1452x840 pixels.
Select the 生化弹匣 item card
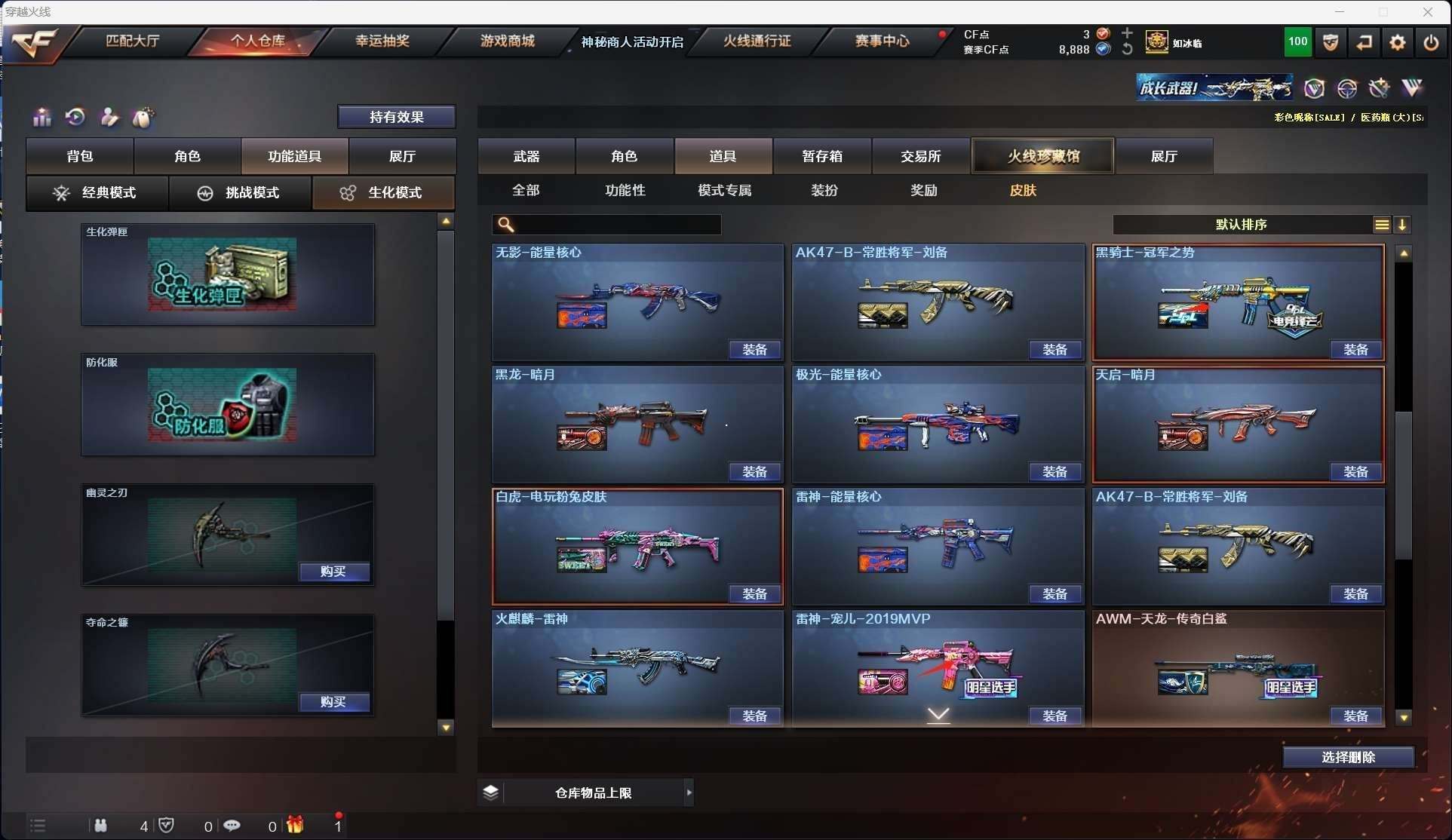[x=227, y=274]
